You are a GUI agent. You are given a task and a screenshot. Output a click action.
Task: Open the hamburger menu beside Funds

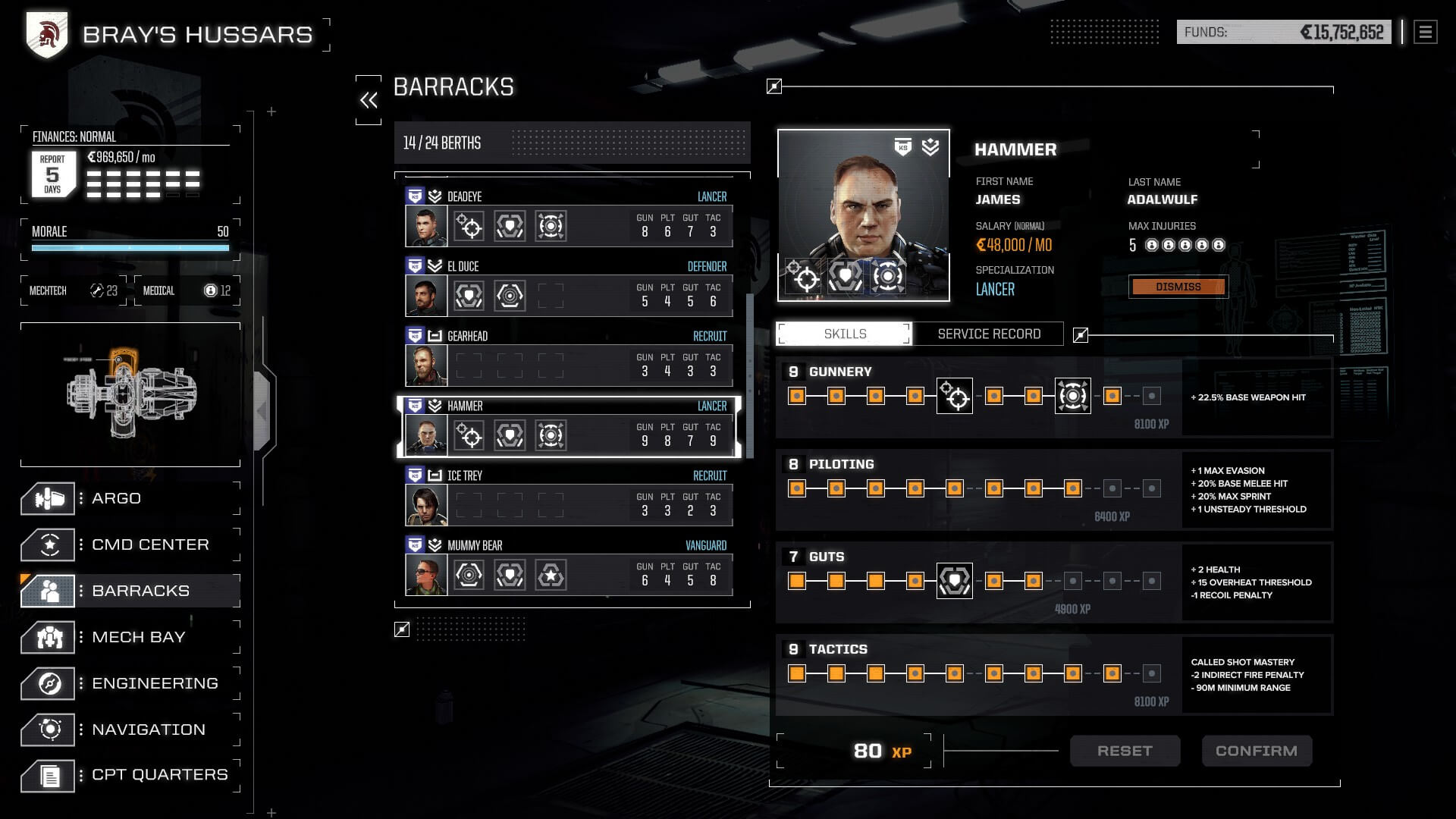coord(1425,33)
